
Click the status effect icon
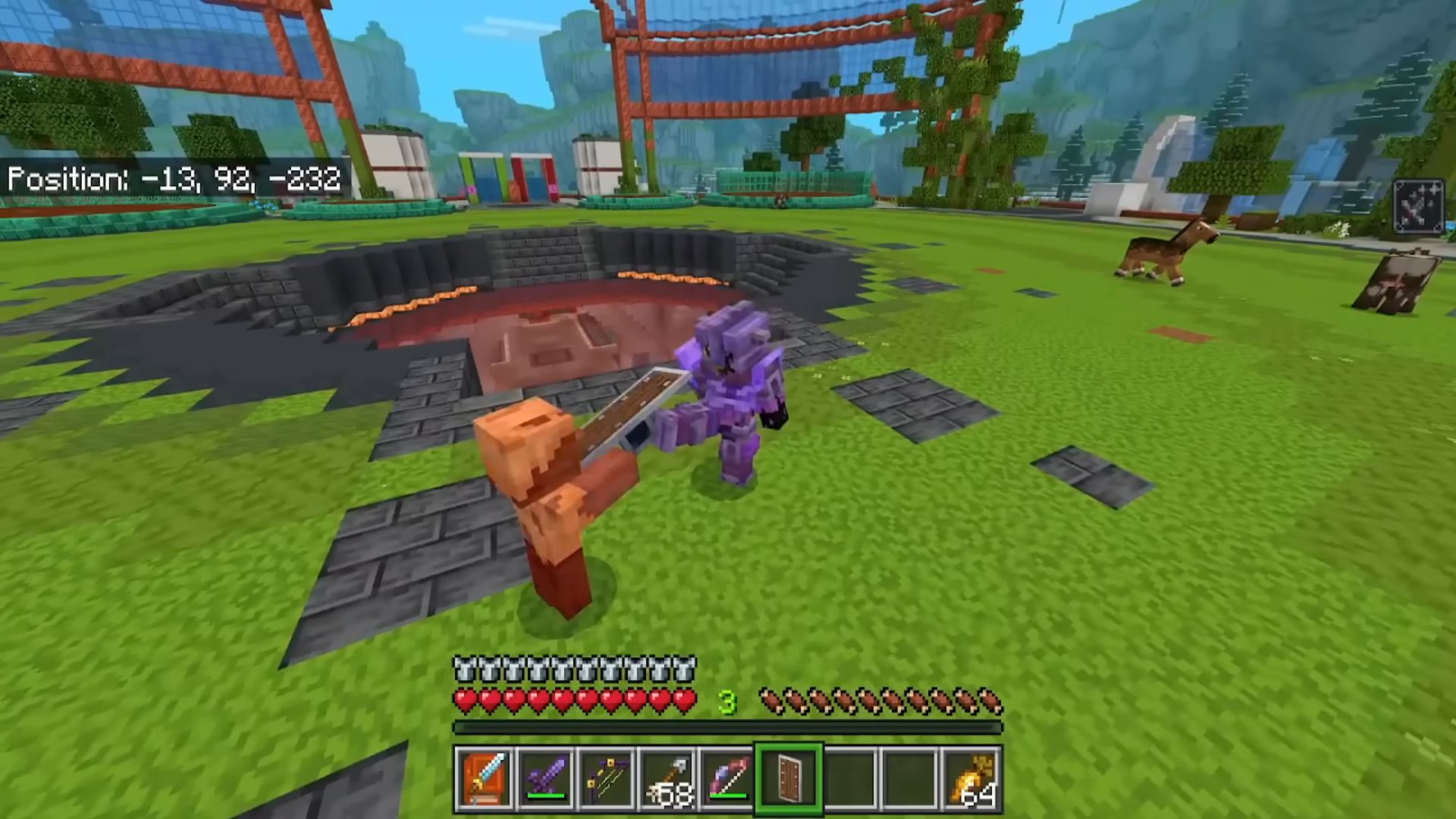click(1419, 206)
